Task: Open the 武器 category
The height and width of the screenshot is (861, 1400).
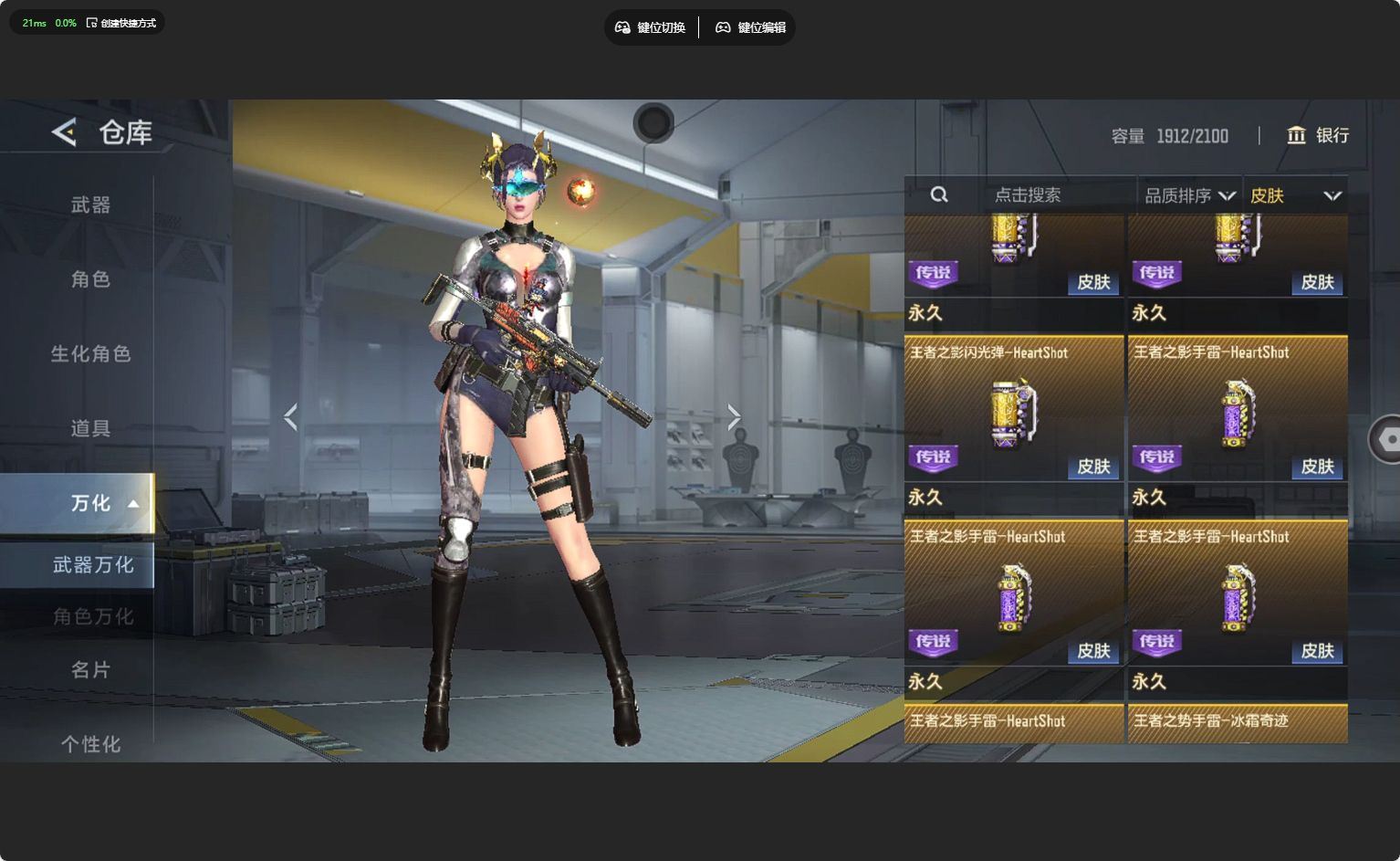Action: coord(90,205)
